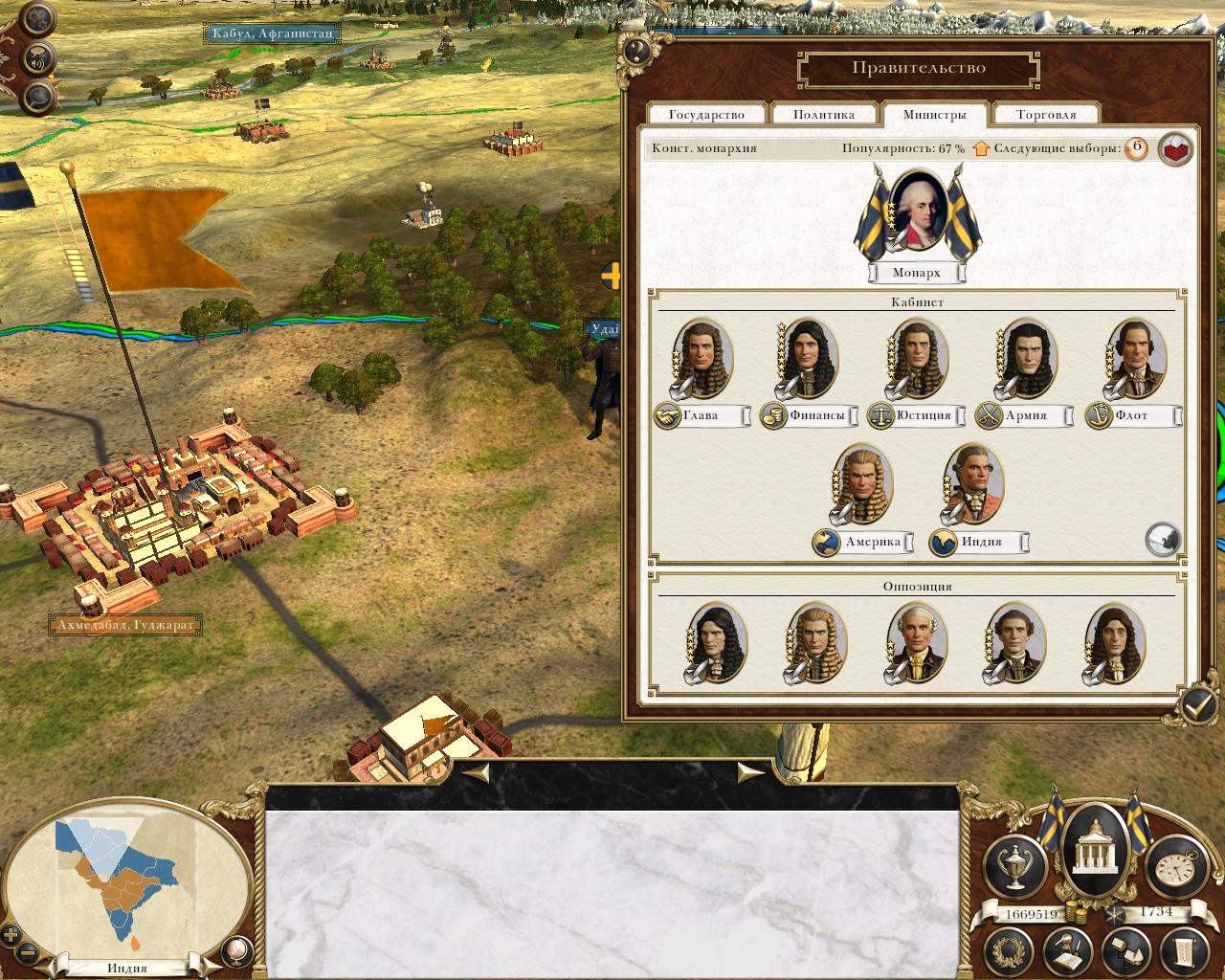Click the round button beside the Индия governor
Screen dimensions: 1225x980
point(1163,540)
